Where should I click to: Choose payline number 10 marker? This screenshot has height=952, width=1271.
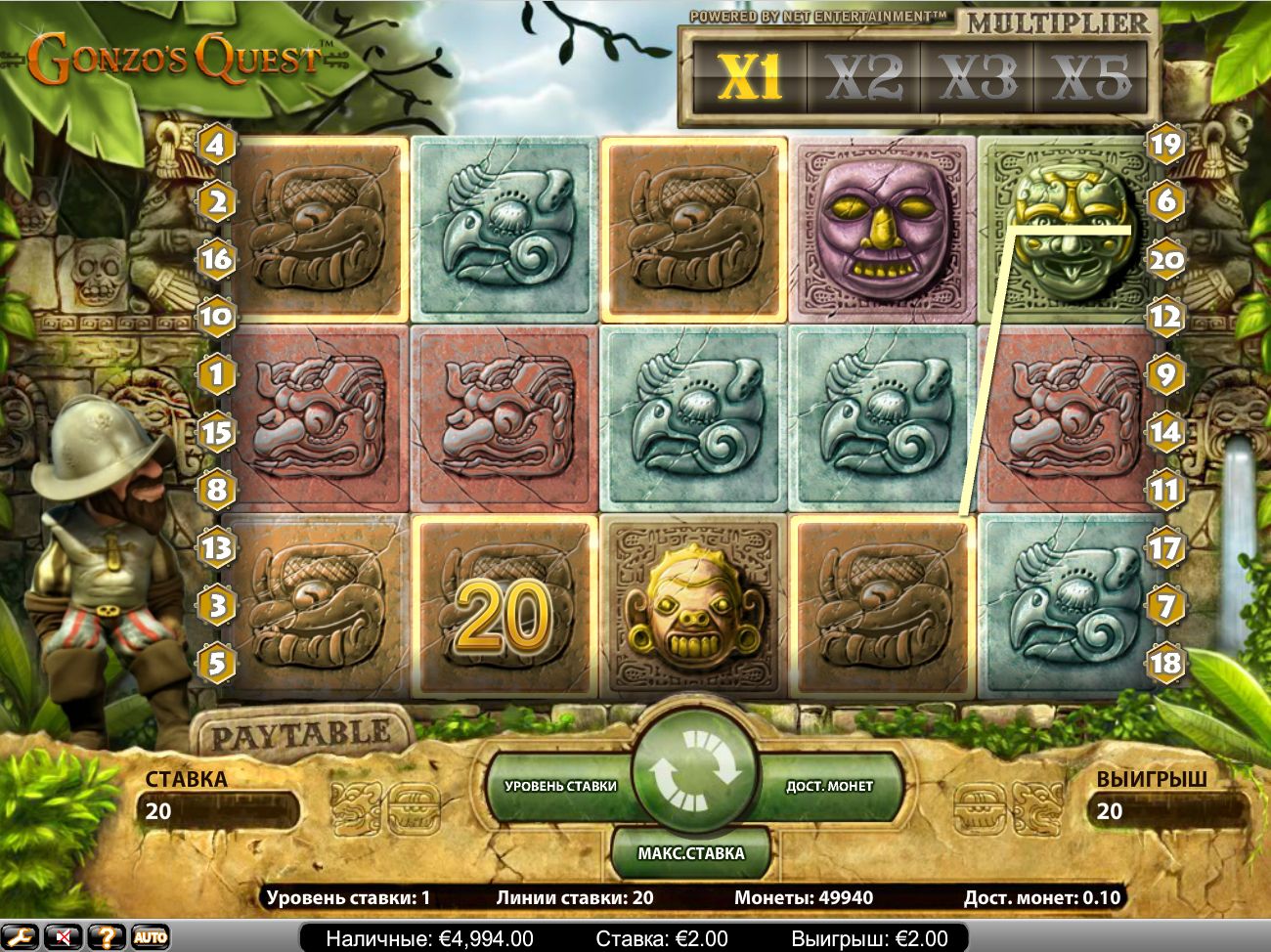pyautogui.click(x=216, y=316)
